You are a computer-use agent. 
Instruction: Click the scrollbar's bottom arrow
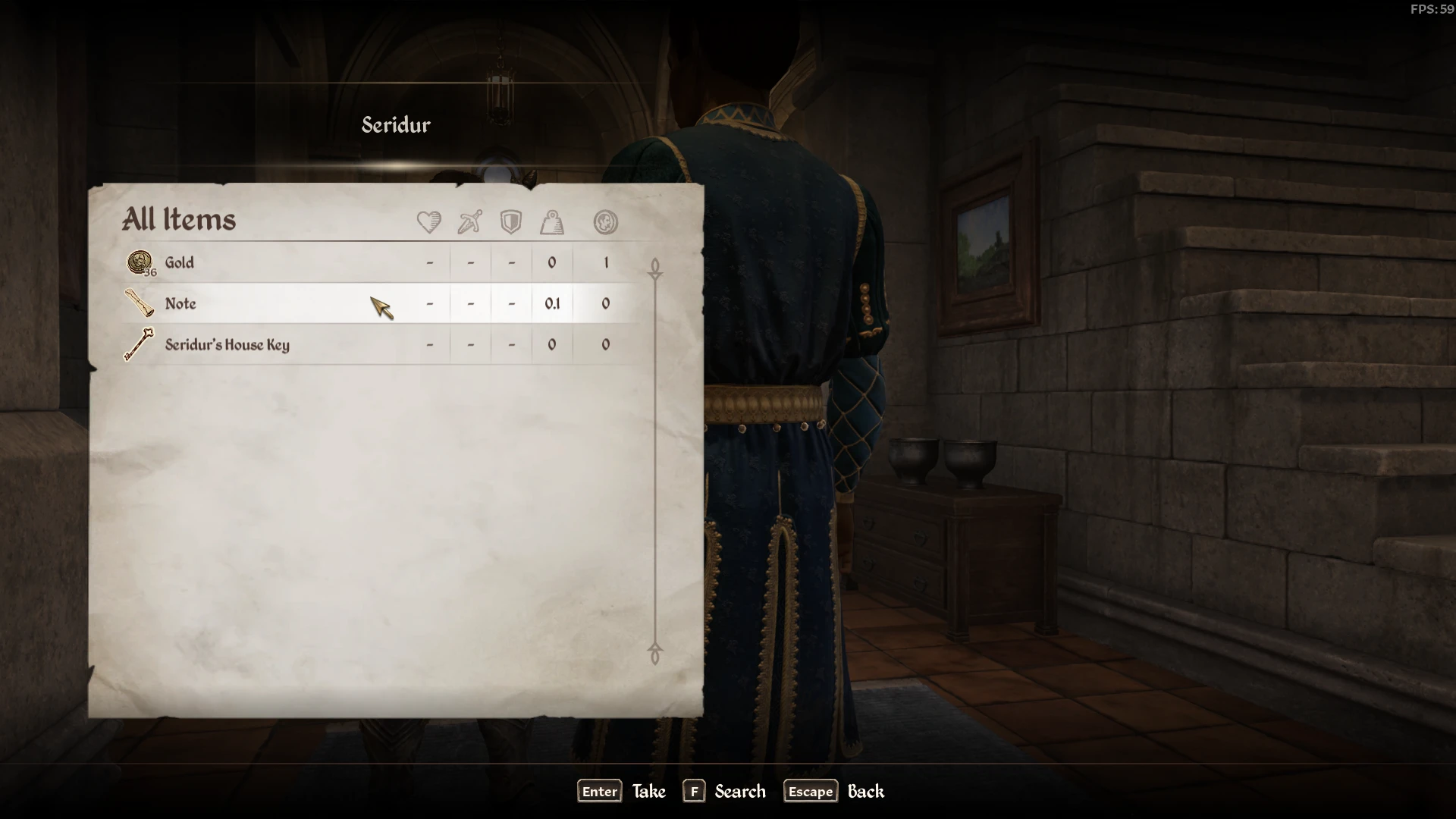pyautogui.click(x=655, y=653)
